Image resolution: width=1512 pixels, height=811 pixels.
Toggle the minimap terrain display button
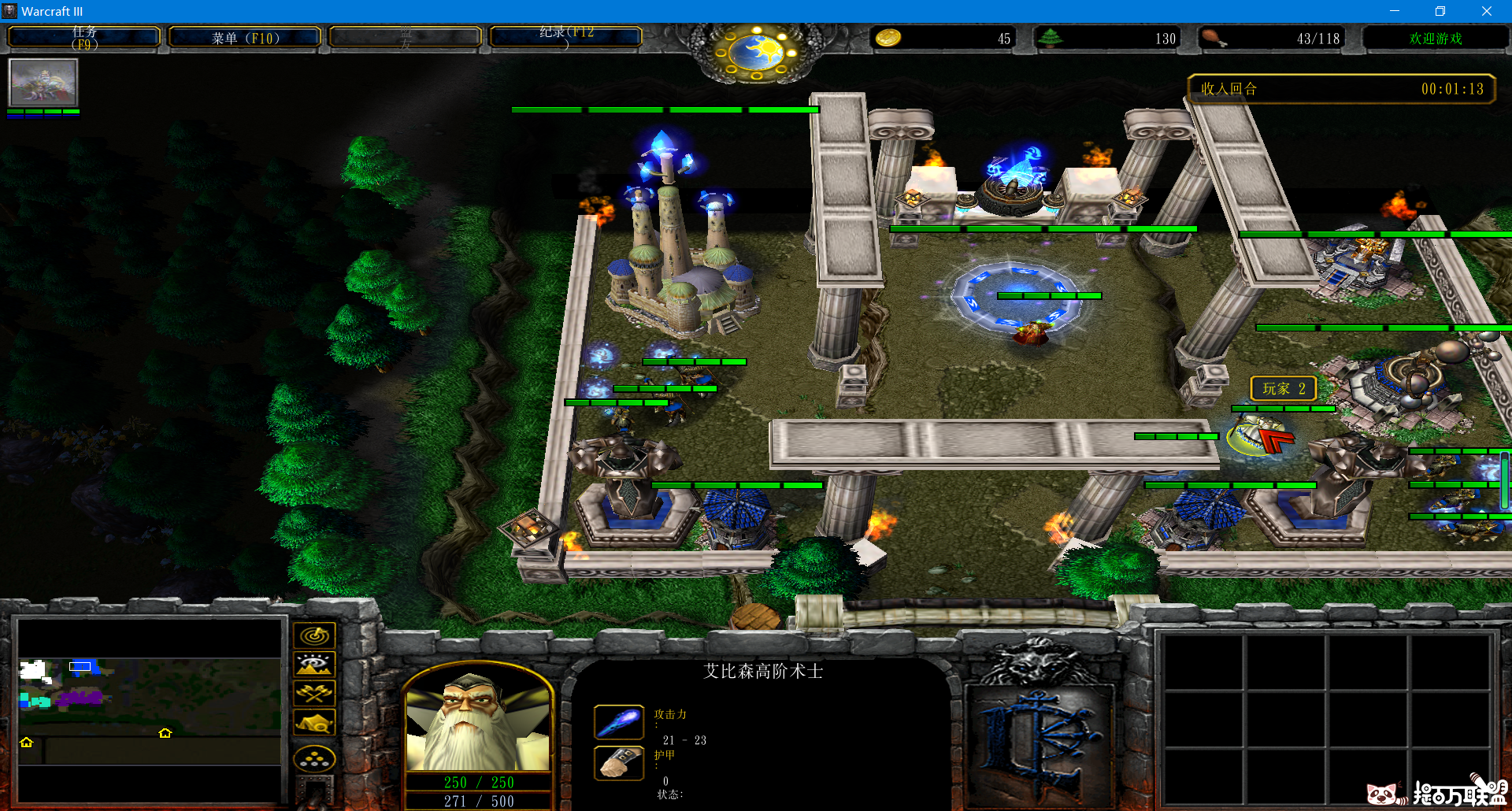[314, 665]
